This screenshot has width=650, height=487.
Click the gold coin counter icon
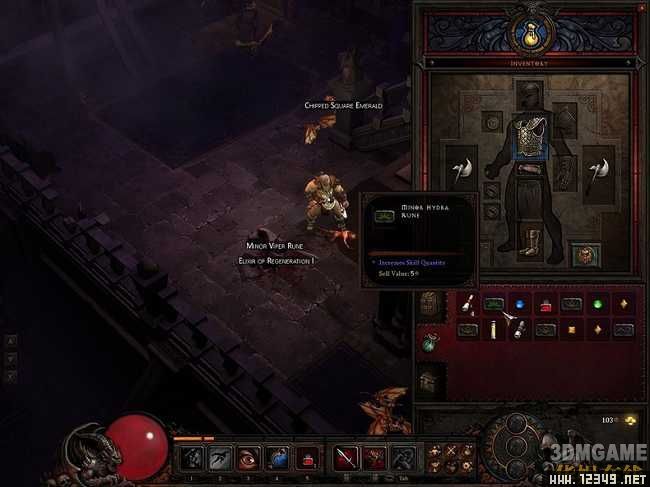pyautogui.click(x=634, y=422)
